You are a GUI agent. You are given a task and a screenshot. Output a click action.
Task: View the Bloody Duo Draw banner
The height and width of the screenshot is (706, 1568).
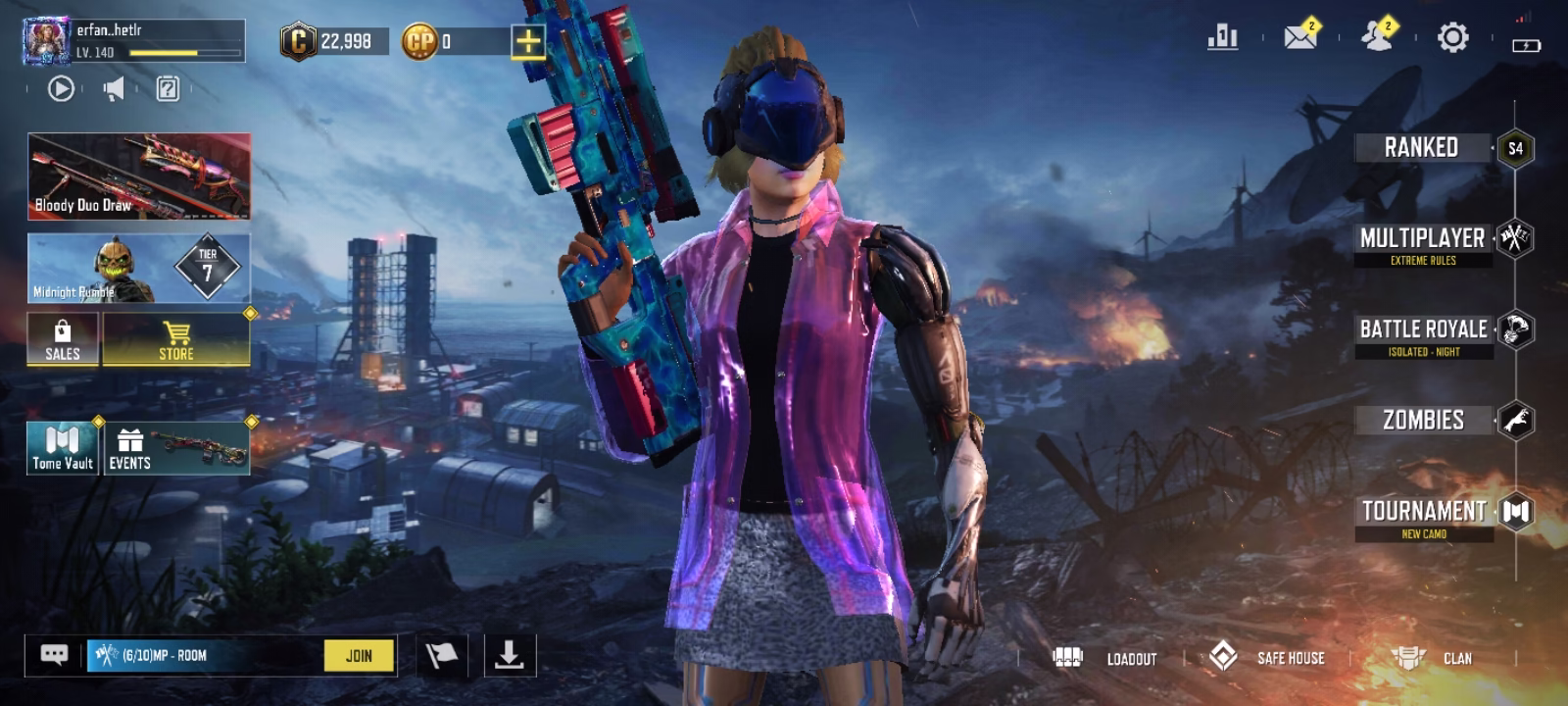coord(139,176)
